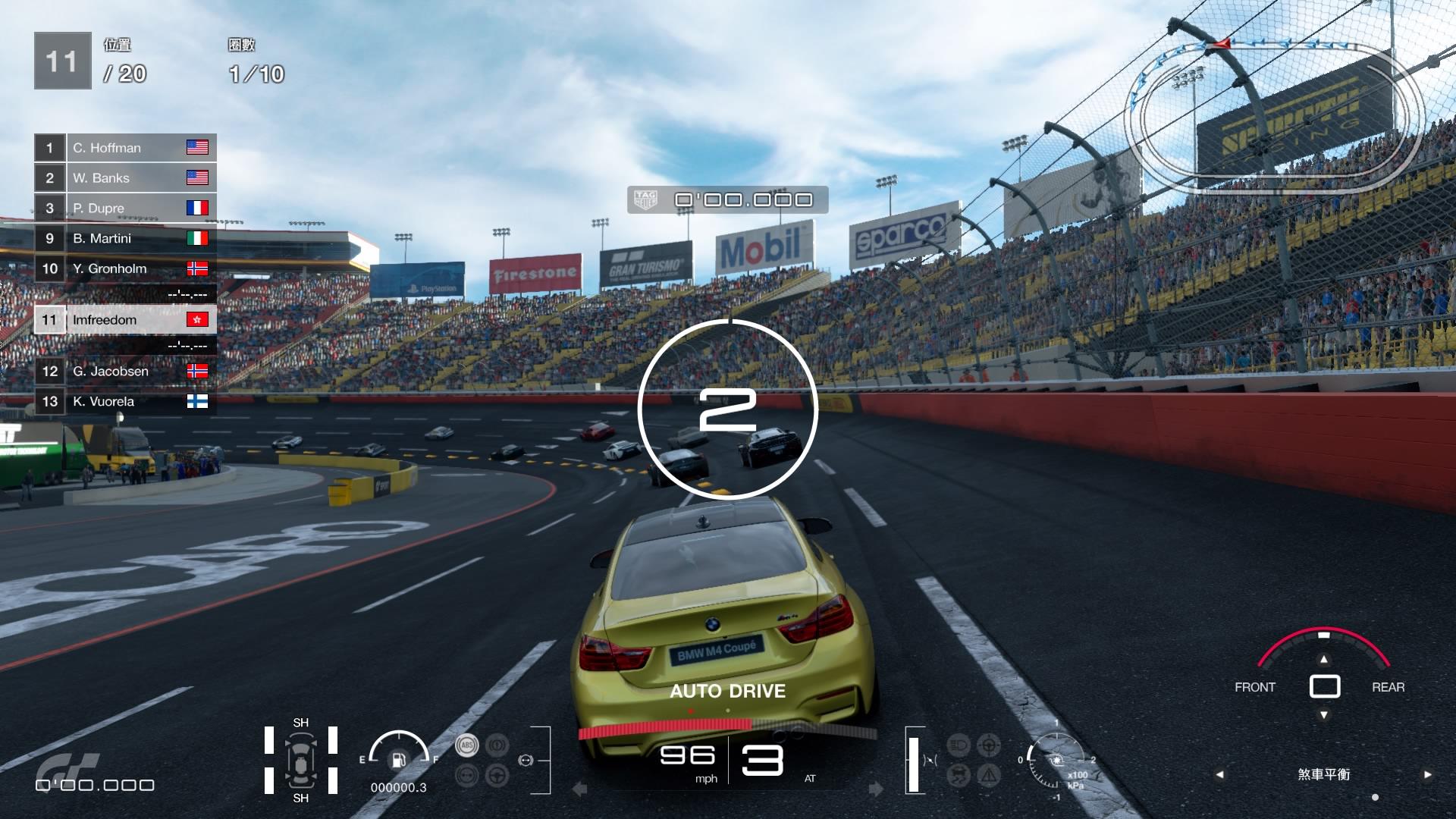1456x819 pixels.
Task: Select C. Hoffman in the leaderboard
Action: coord(125,148)
